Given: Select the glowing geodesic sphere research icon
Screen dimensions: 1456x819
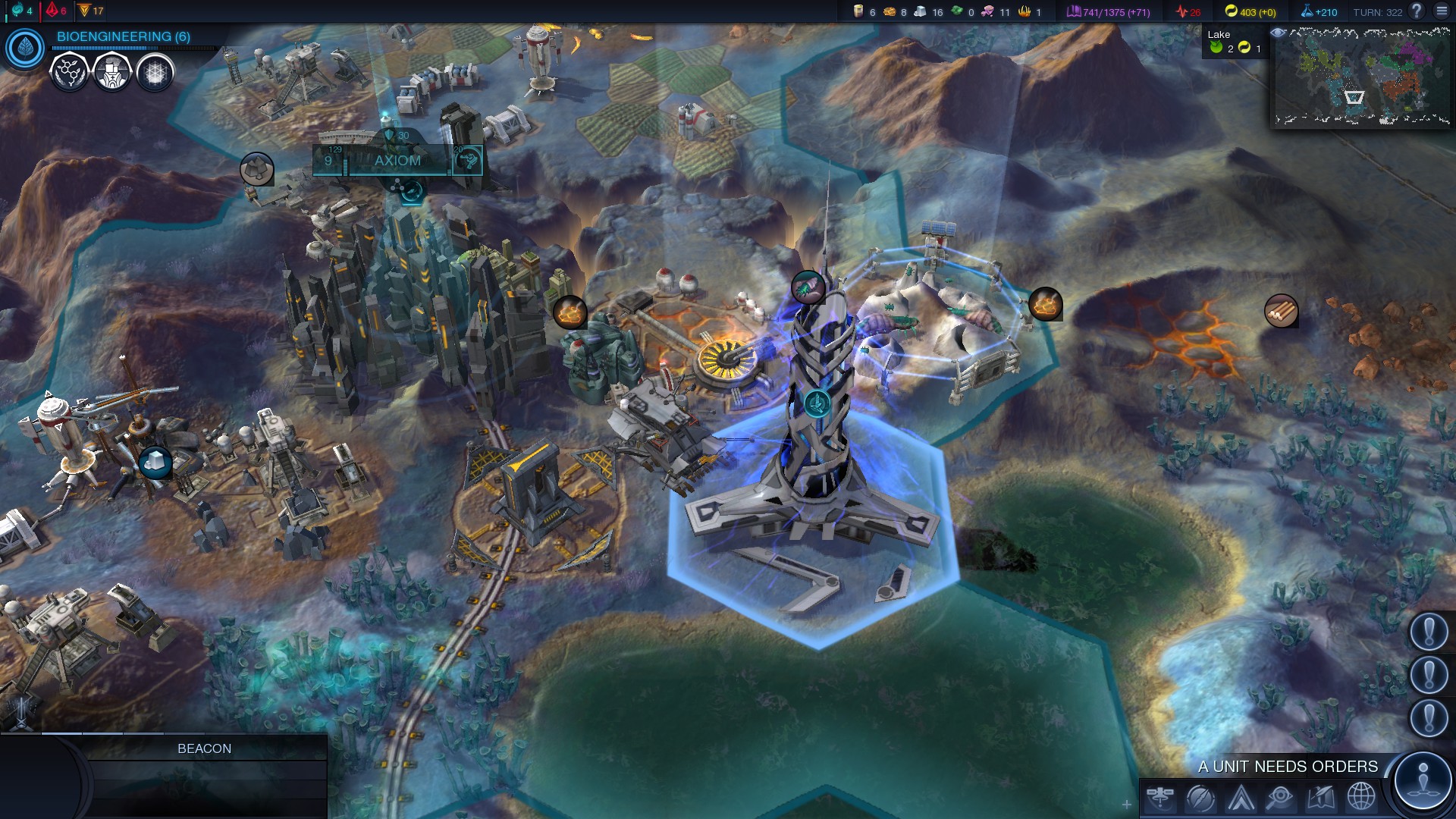Looking at the screenshot, I should point(155,73).
